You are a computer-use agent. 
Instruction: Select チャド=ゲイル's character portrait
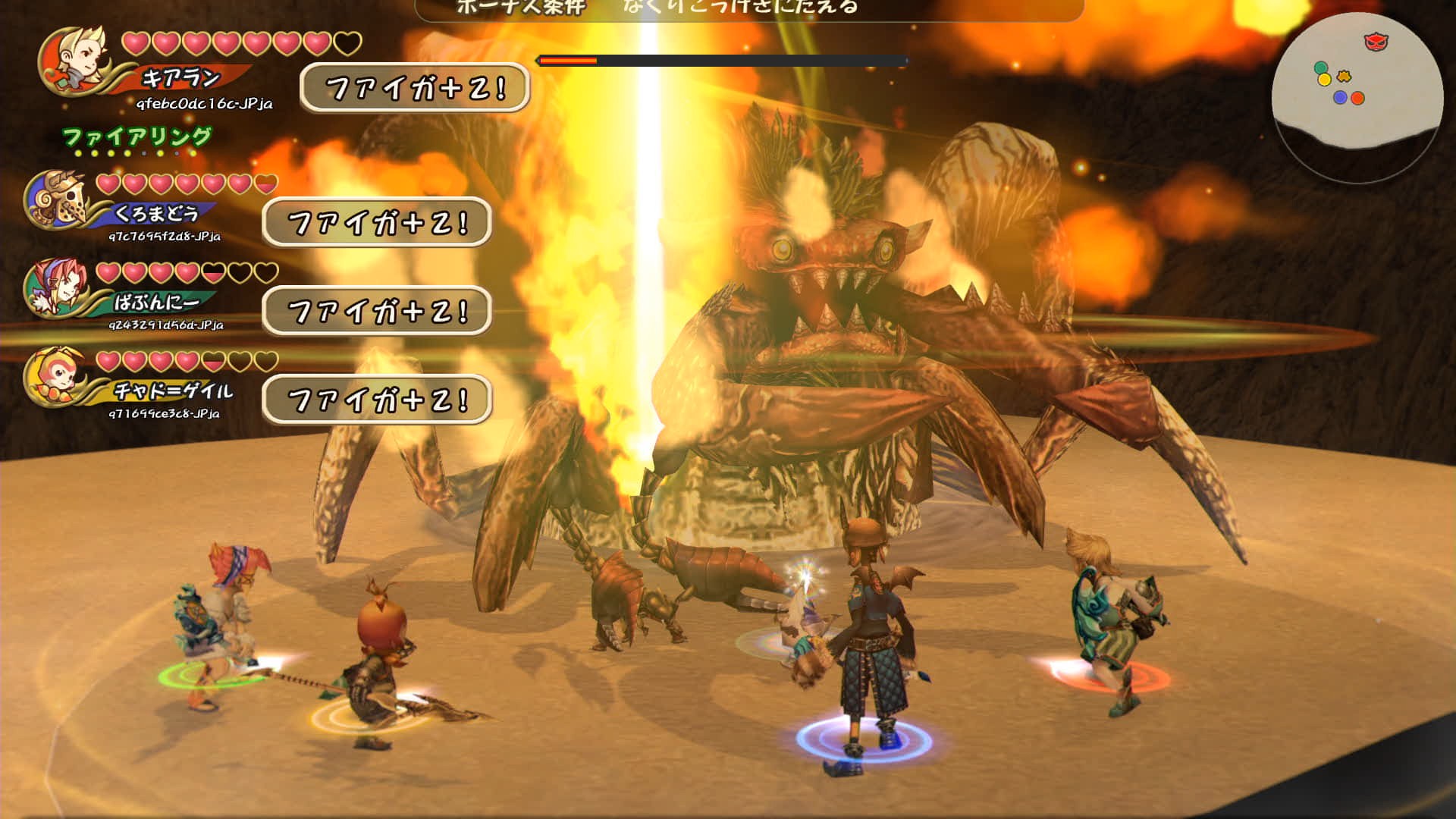(57, 377)
